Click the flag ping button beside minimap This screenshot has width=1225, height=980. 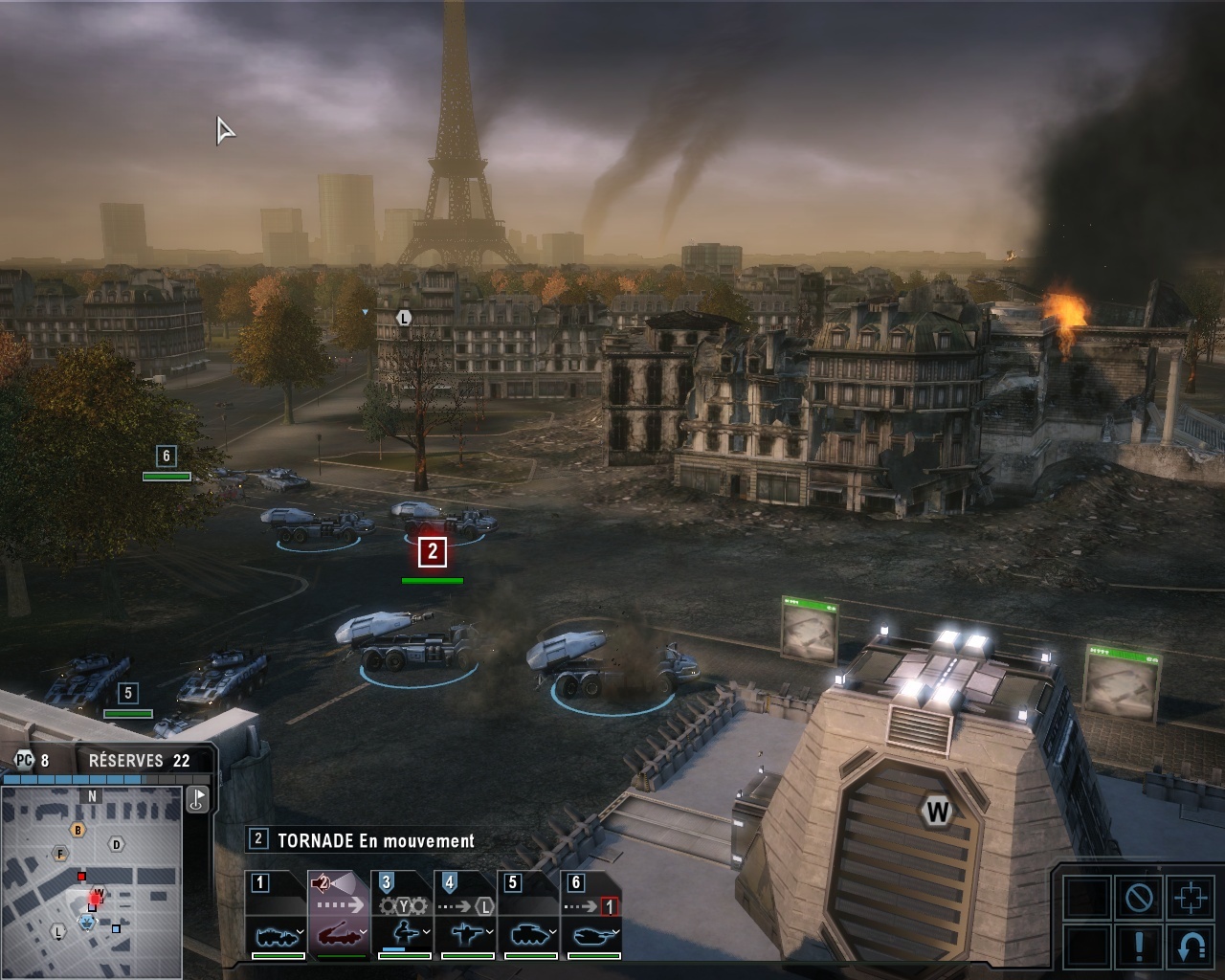198,799
